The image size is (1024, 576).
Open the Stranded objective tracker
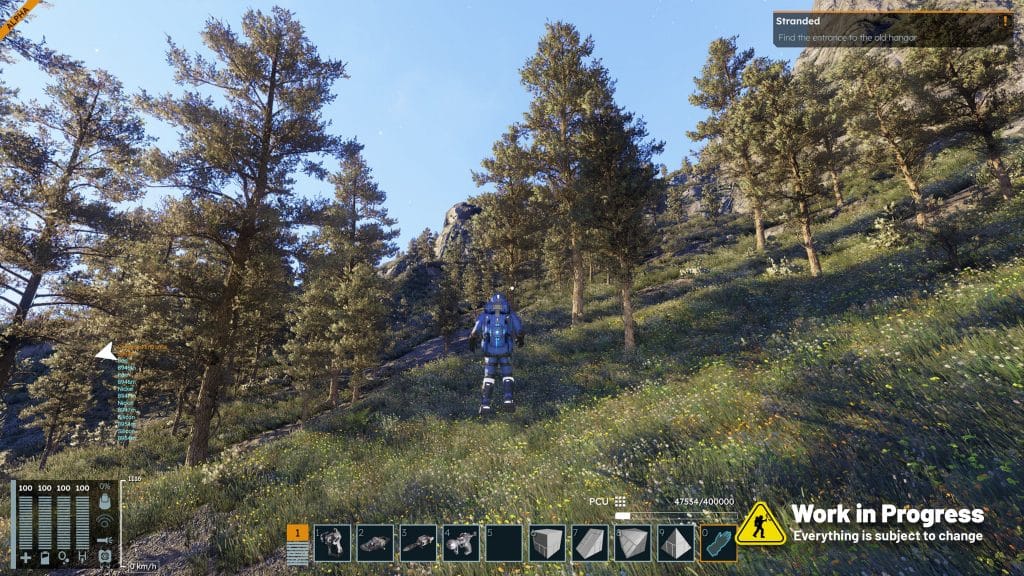(880, 28)
